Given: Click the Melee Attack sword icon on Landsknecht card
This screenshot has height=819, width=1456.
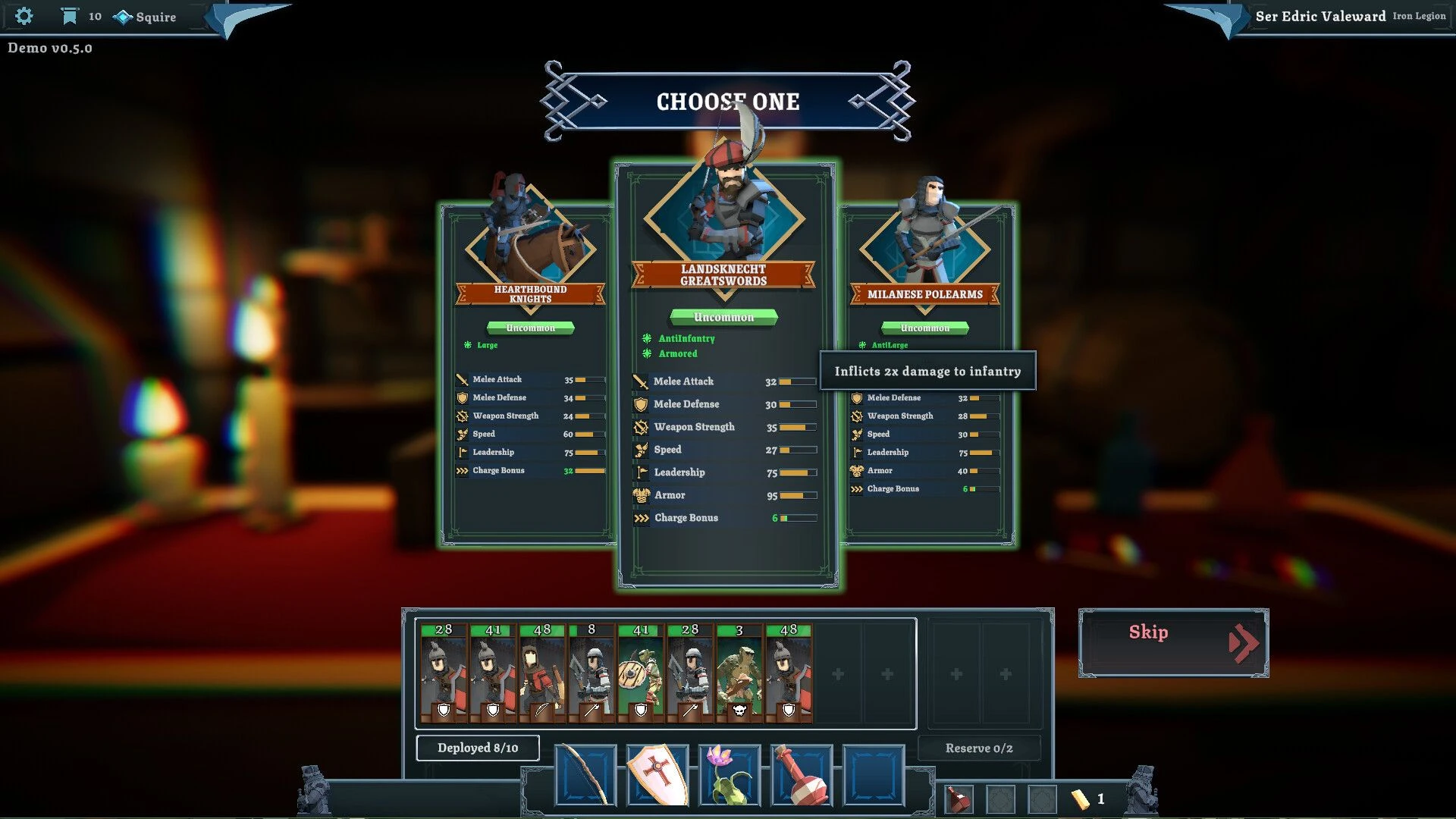Looking at the screenshot, I should click(x=641, y=381).
